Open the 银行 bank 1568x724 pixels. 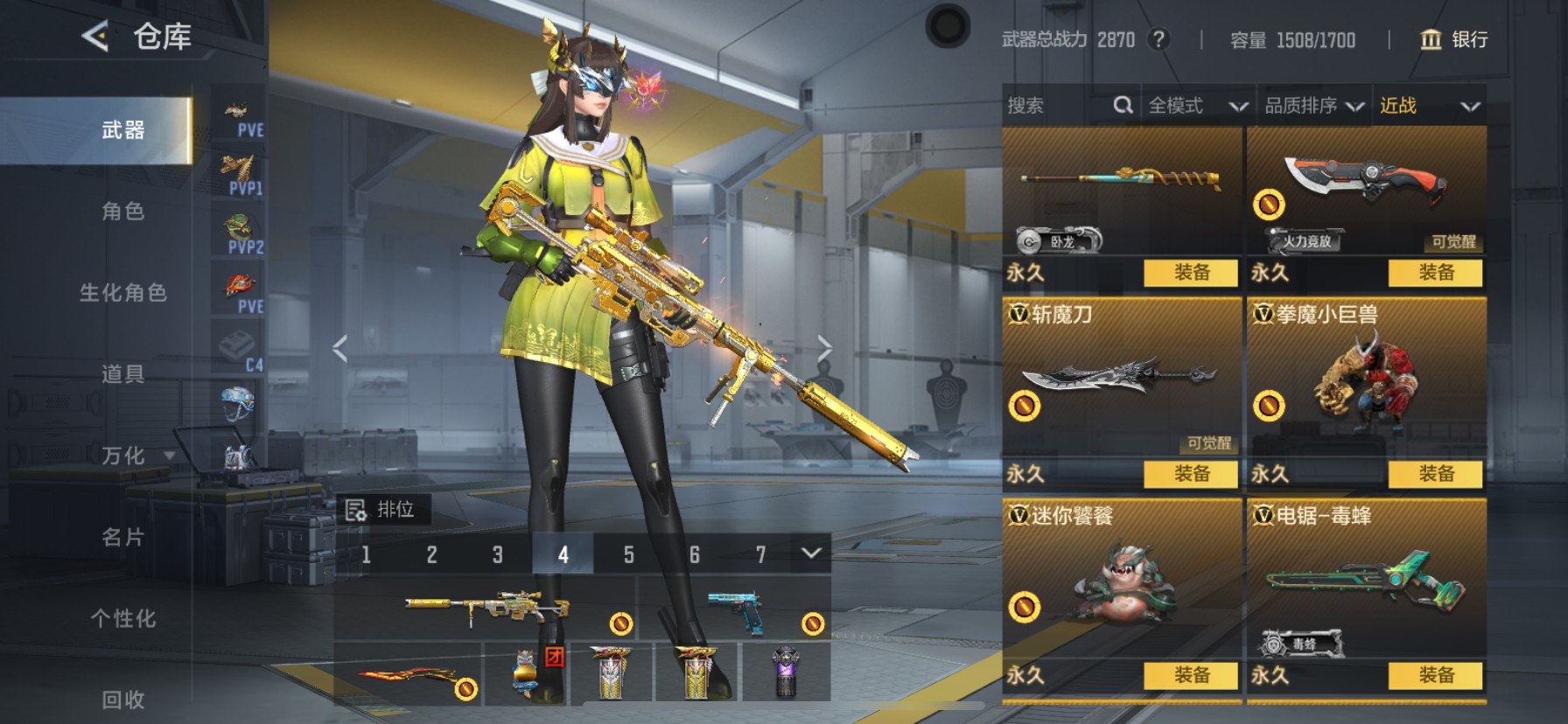(x=1453, y=39)
